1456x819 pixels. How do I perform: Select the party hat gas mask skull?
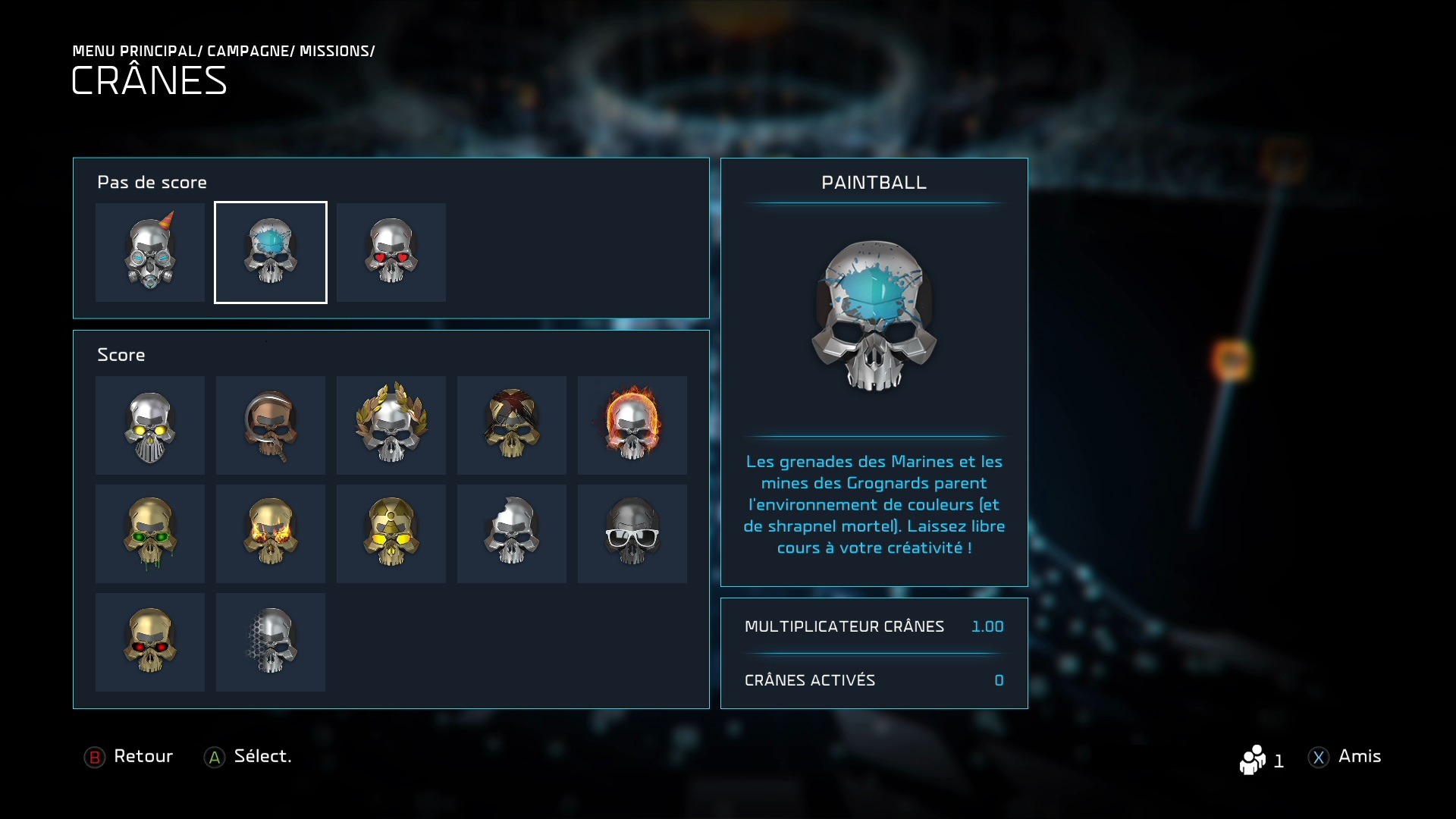coord(150,253)
